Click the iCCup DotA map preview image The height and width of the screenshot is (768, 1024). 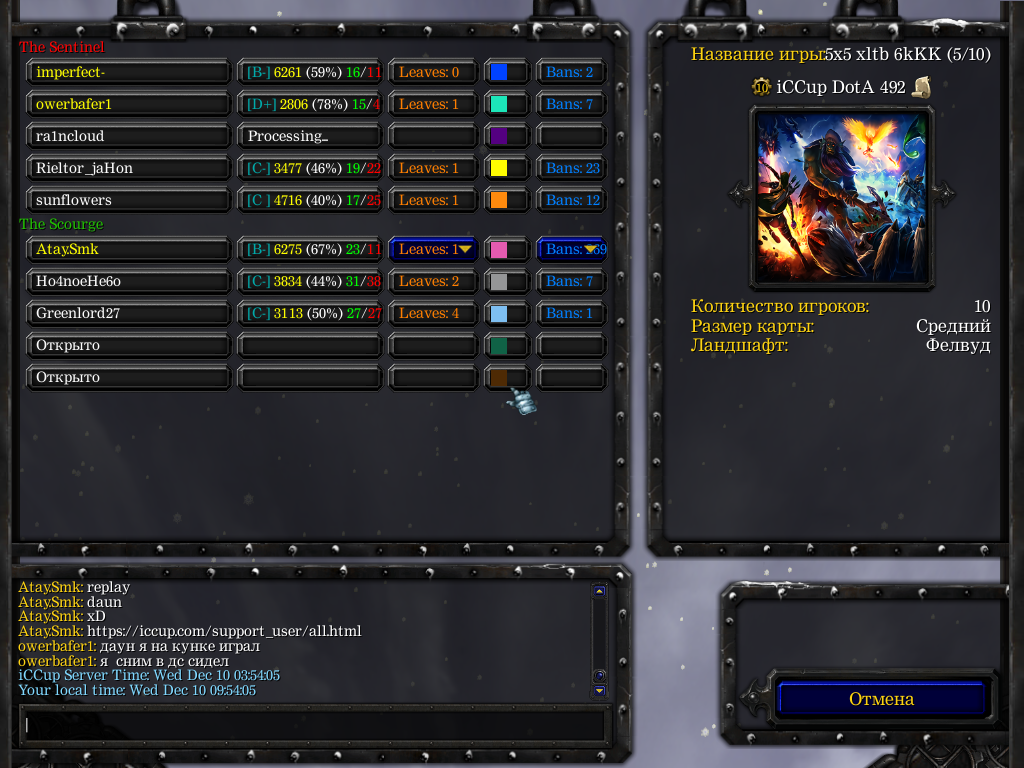click(x=841, y=196)
